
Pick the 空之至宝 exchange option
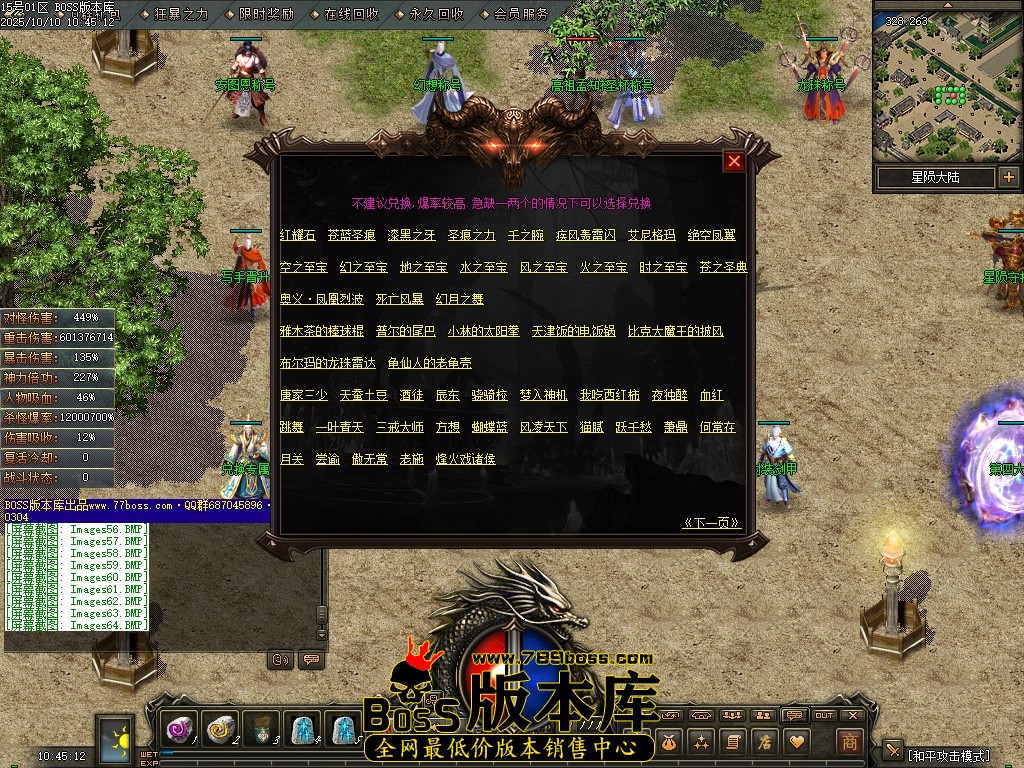(303, 268)
